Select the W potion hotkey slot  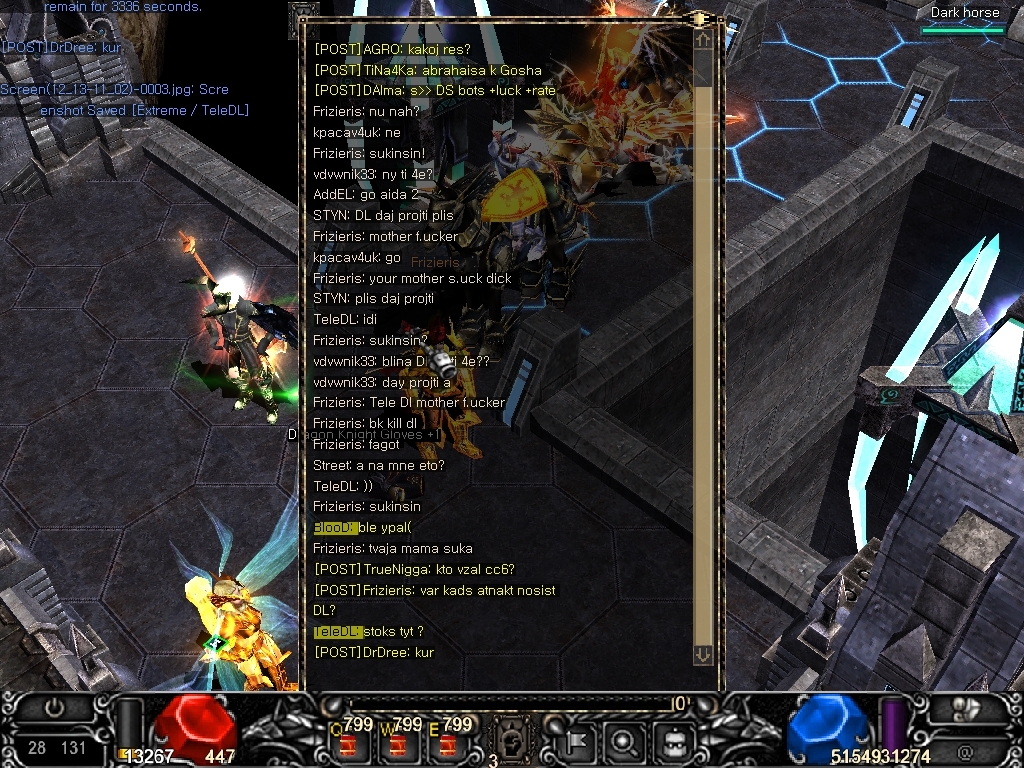[400, 742]
